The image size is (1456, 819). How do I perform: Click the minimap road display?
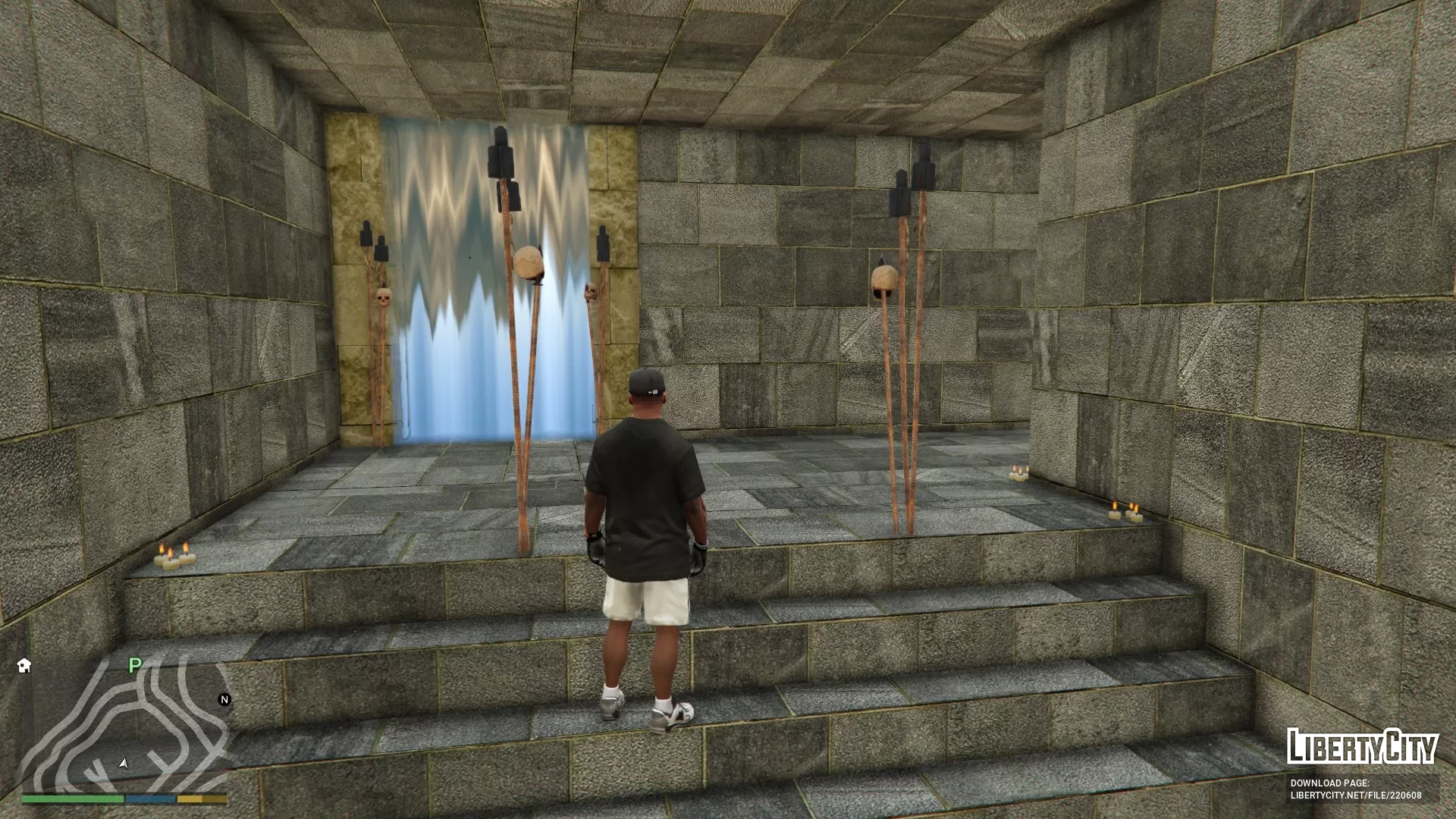[x=125, y=724]
